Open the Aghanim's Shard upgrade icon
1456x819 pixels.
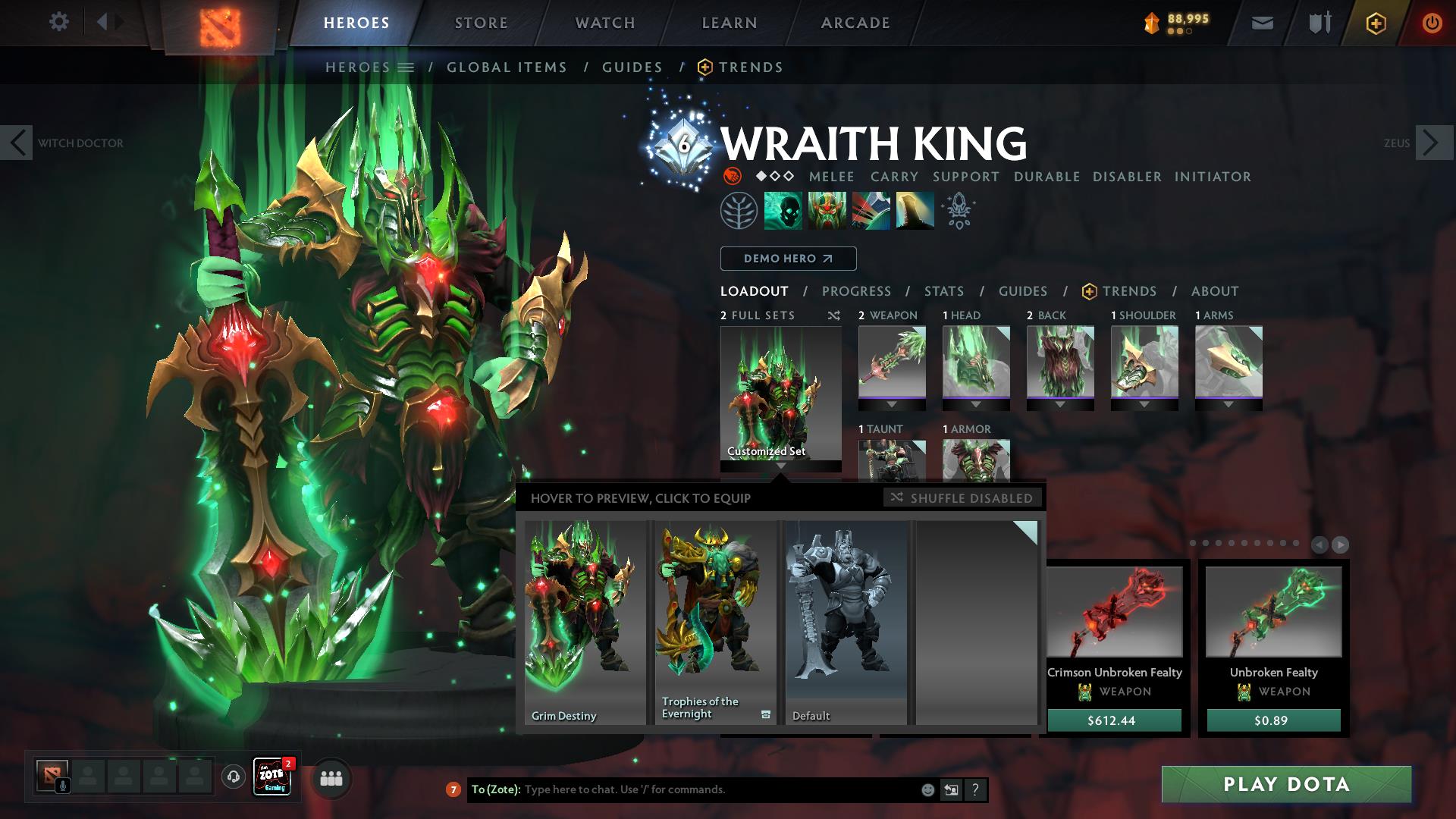click(x=957, y=210)
